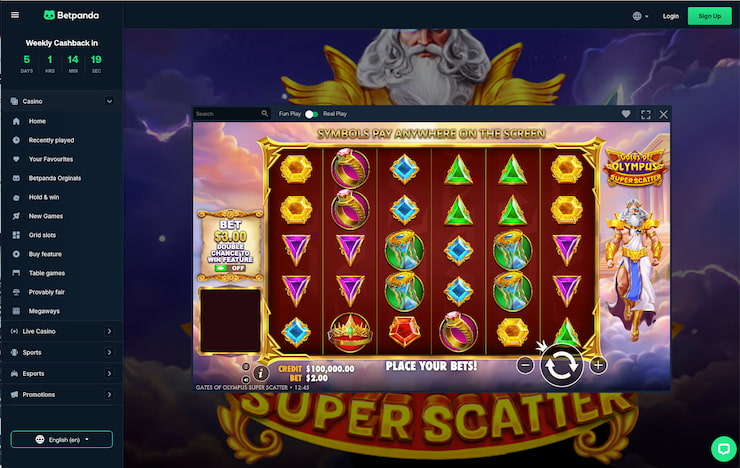Toggle the double chance feature switch

click(x=230, y=268)
